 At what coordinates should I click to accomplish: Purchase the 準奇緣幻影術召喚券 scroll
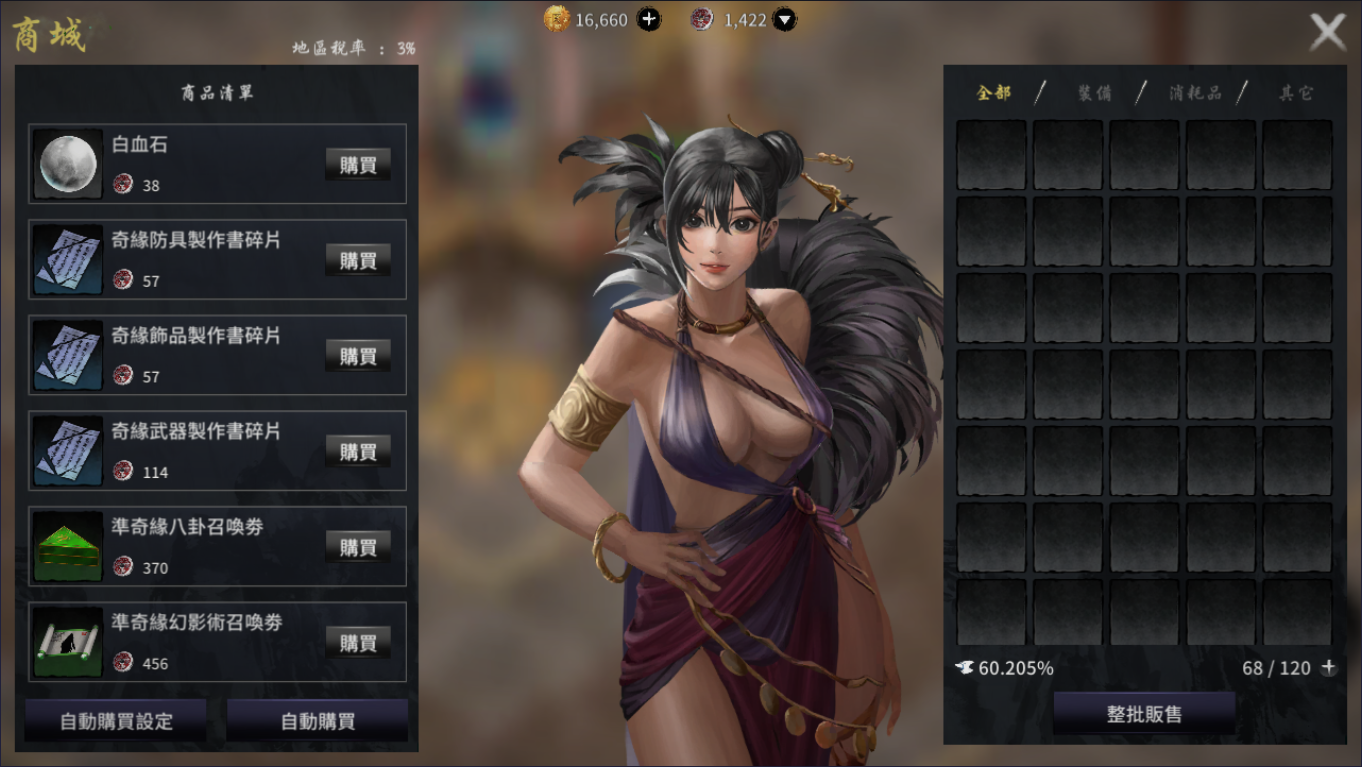click(357, 642)
